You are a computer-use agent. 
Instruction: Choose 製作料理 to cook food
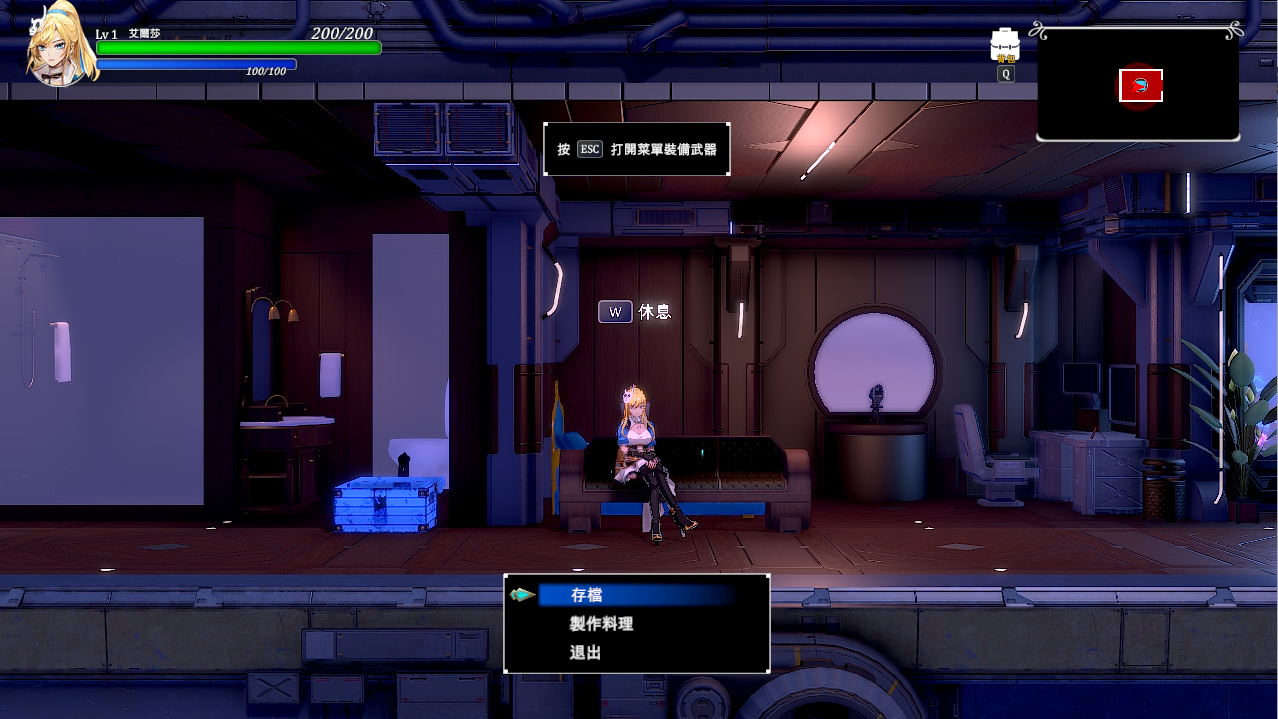(601, 624)
